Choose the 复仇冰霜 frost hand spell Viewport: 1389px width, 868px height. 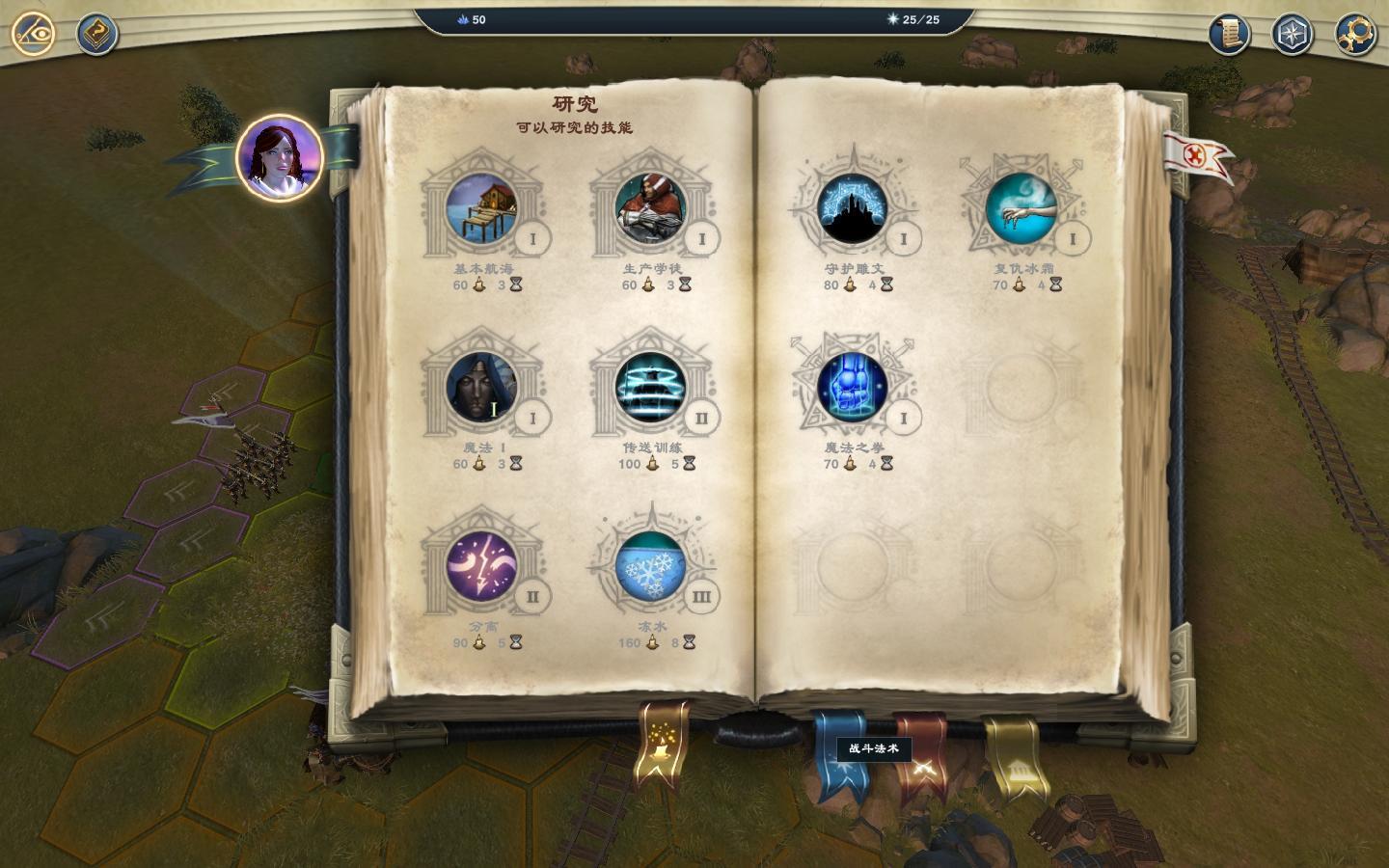click(1021, 209)
